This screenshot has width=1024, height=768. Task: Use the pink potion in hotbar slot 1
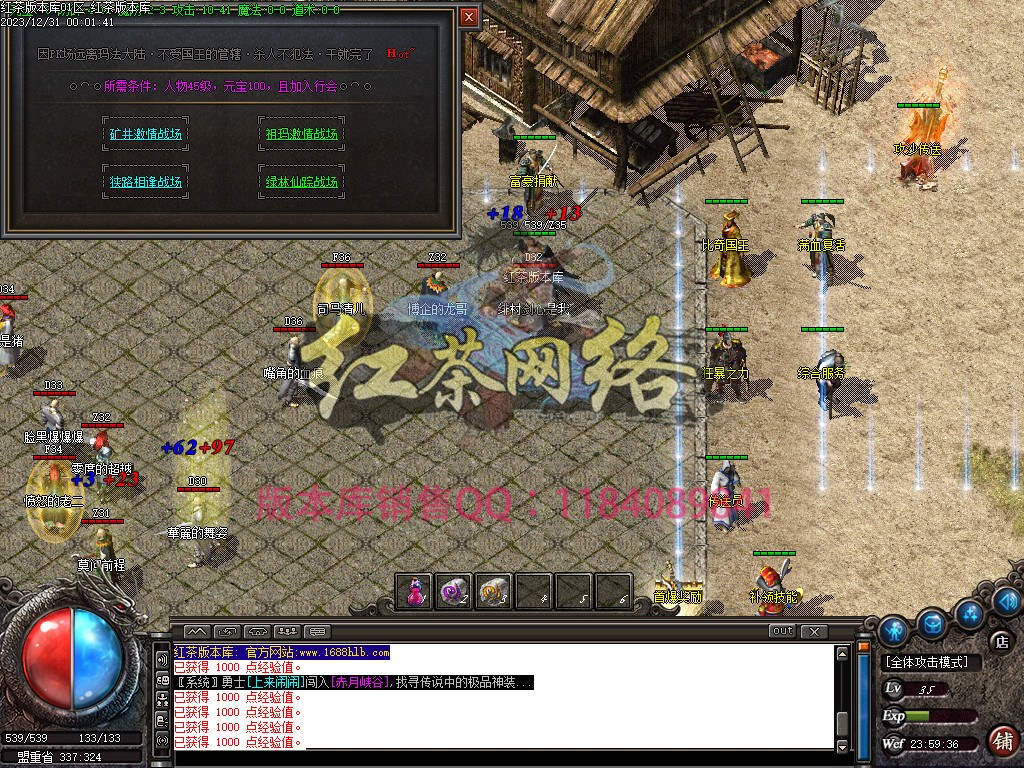tap(415, 591)
